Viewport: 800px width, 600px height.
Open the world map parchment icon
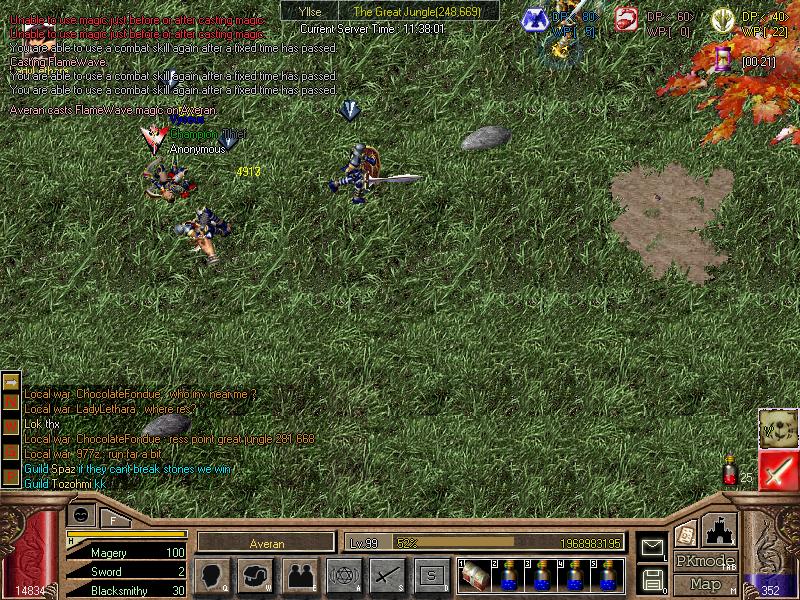pos(777,428)
